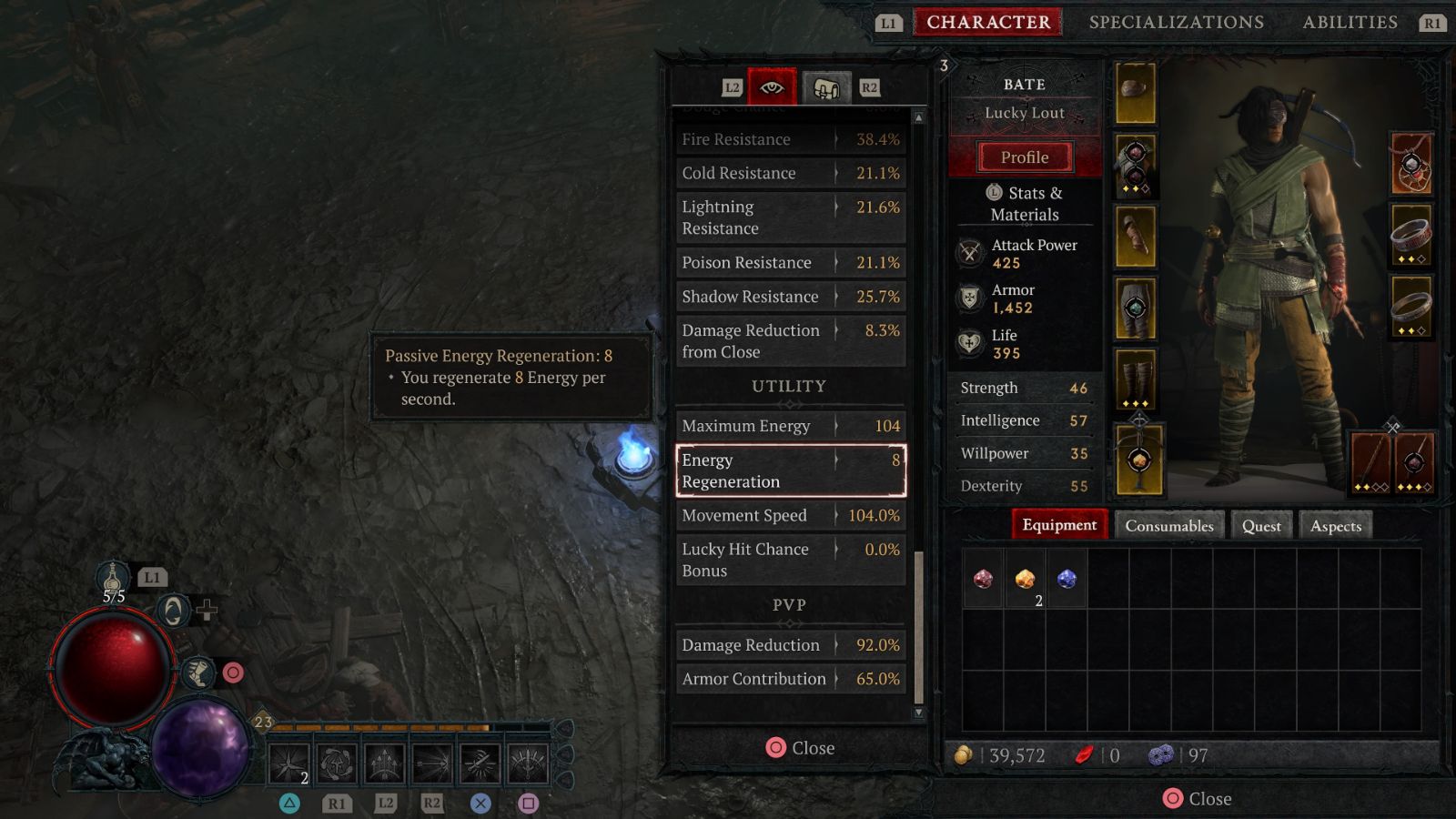Select the Character tab

[x=988, y=22]
